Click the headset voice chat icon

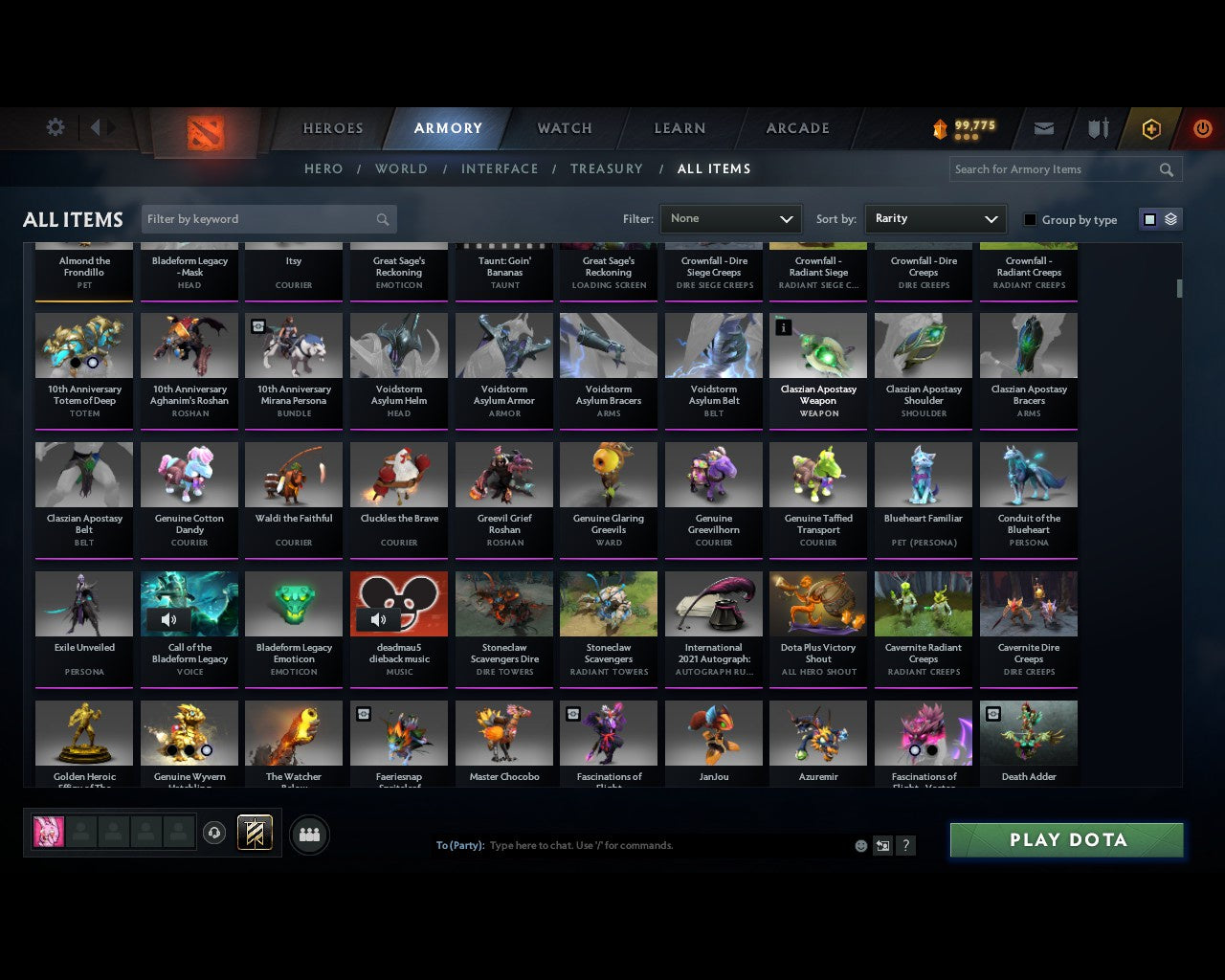point(216,833)
